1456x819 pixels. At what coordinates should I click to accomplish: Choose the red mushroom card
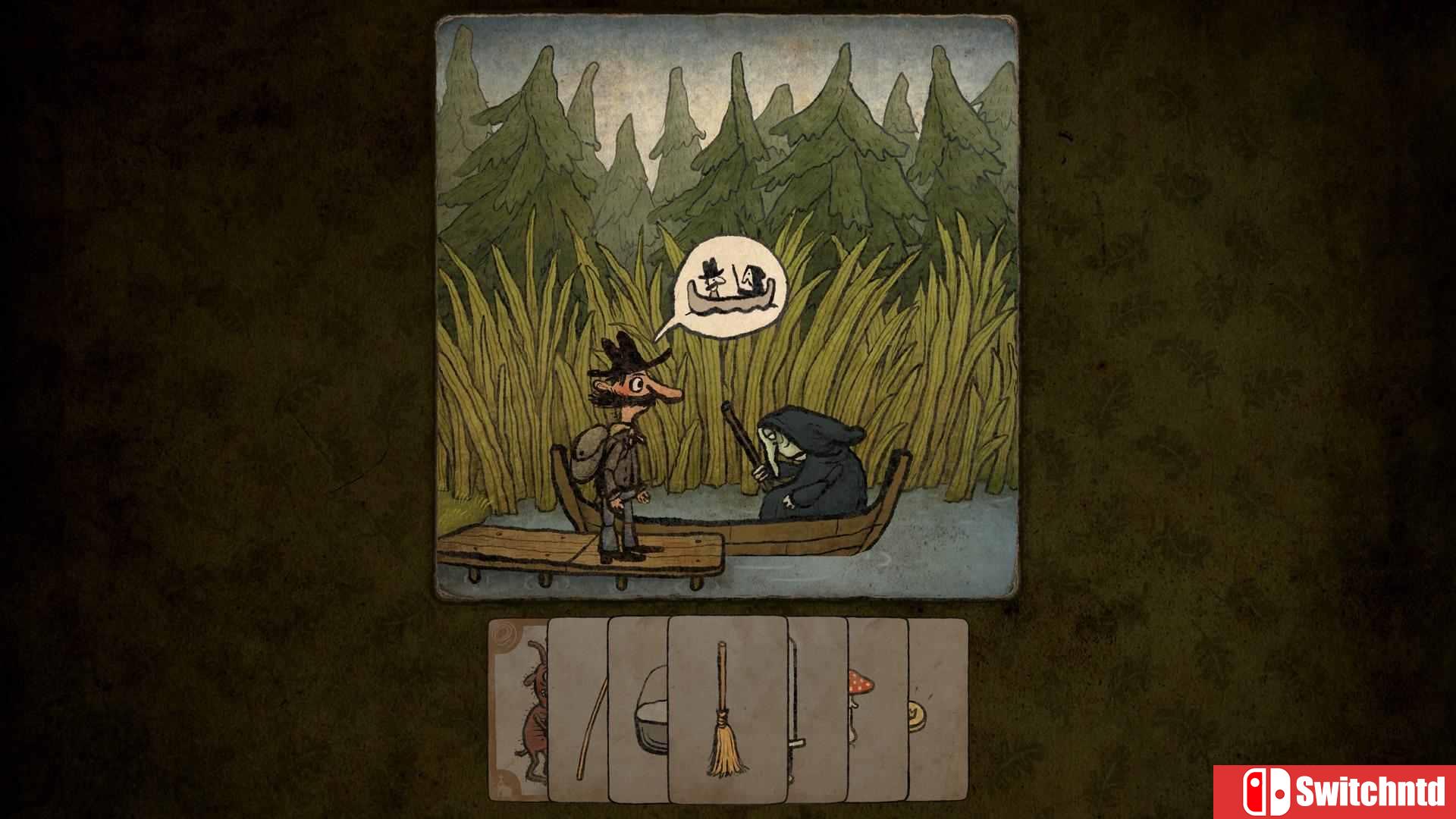876,709
